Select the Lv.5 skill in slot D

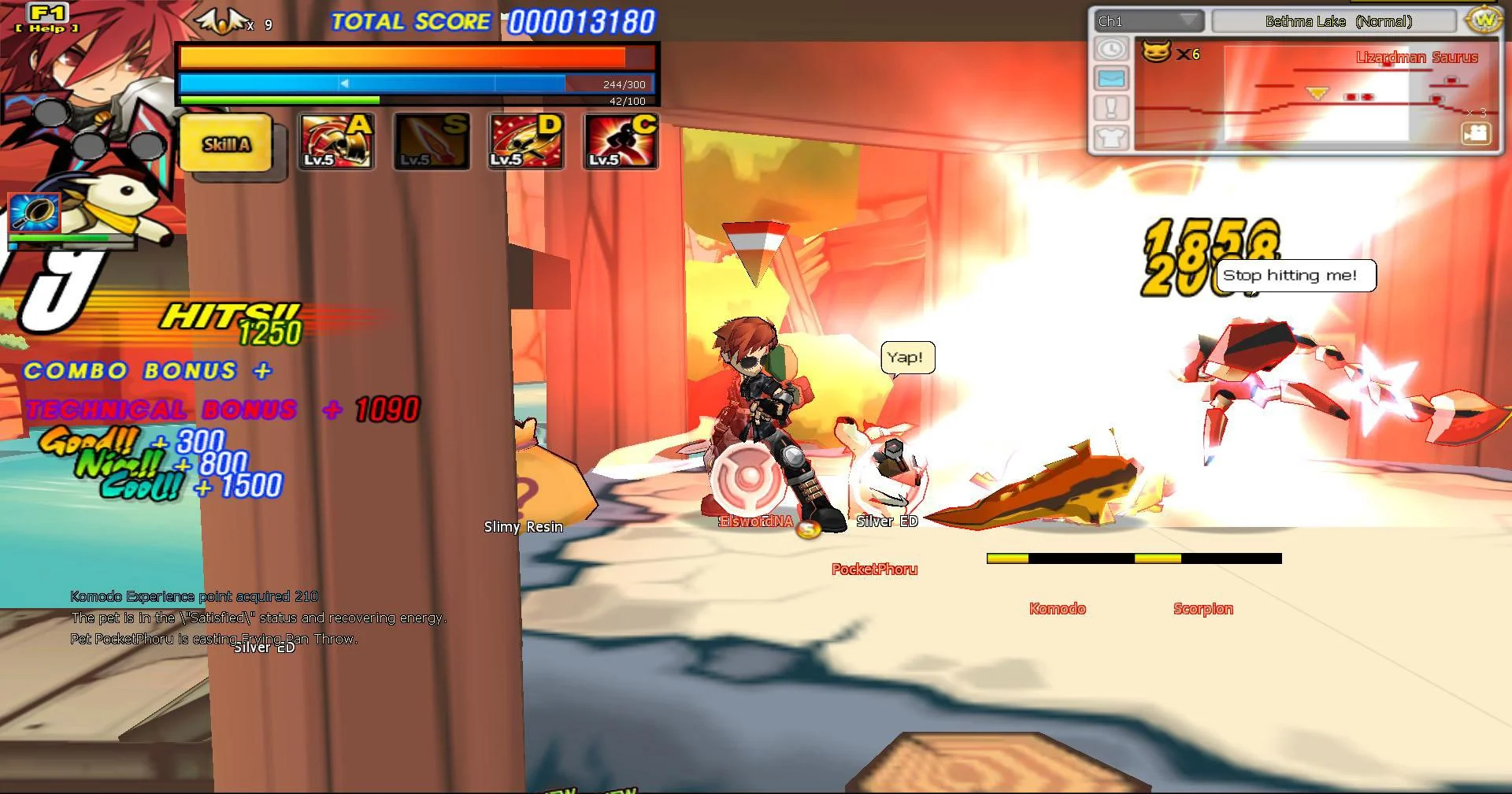tap(525, 142)
